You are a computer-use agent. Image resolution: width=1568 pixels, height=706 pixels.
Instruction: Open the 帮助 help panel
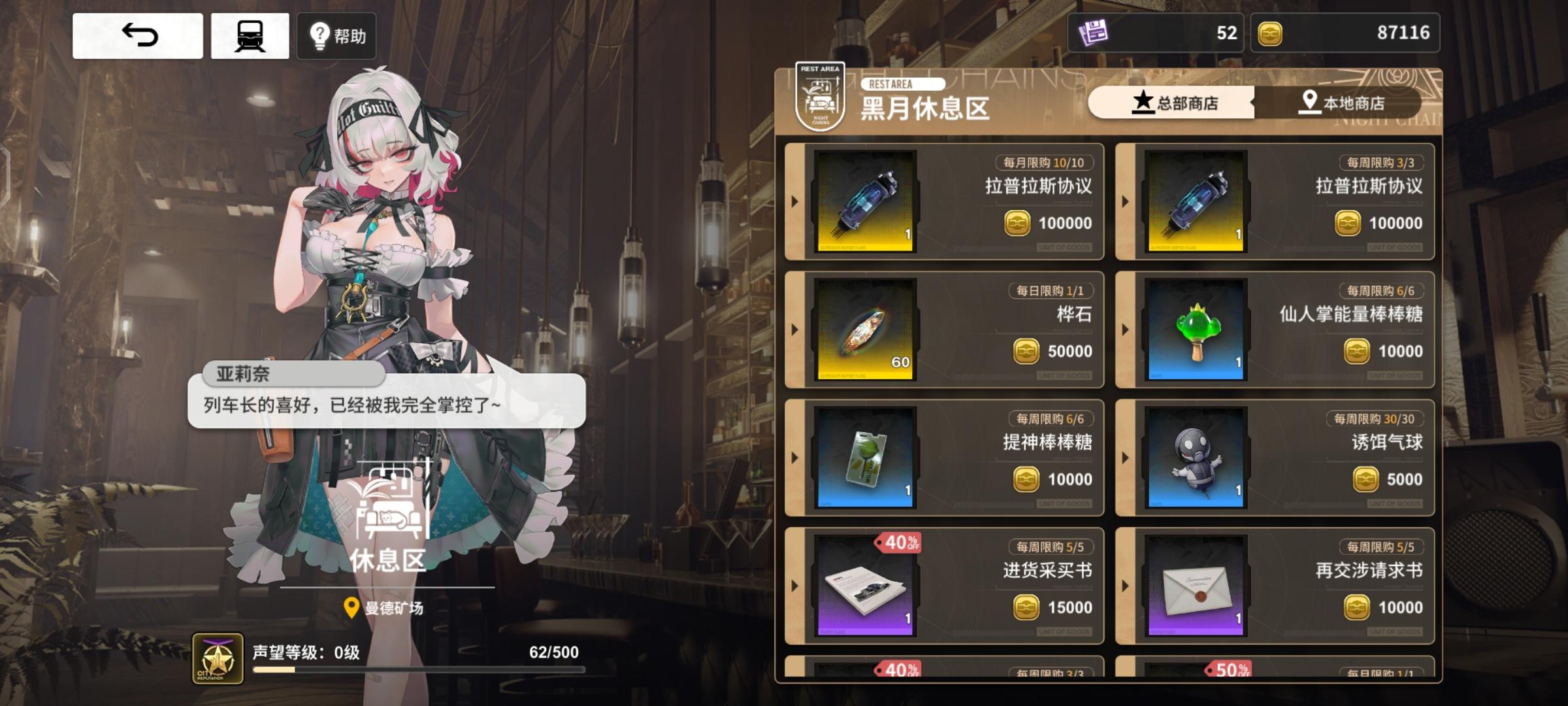(x=336, y=37)
